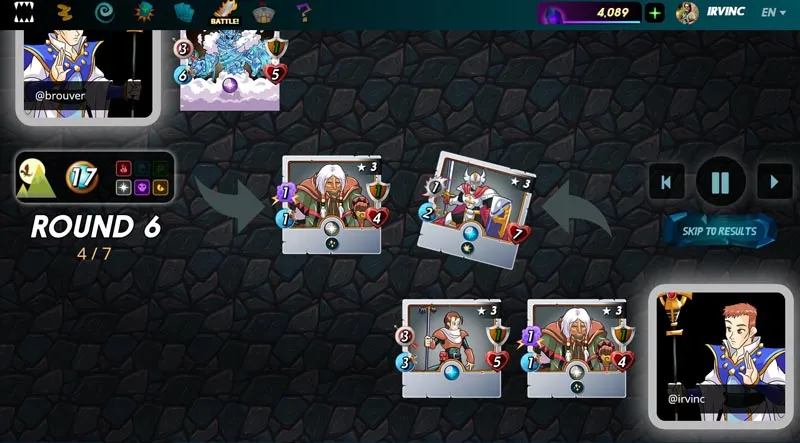The image size is (800, 443).
Task: Click the gold squiggle icon in top bar
Action: pos(64,13)
